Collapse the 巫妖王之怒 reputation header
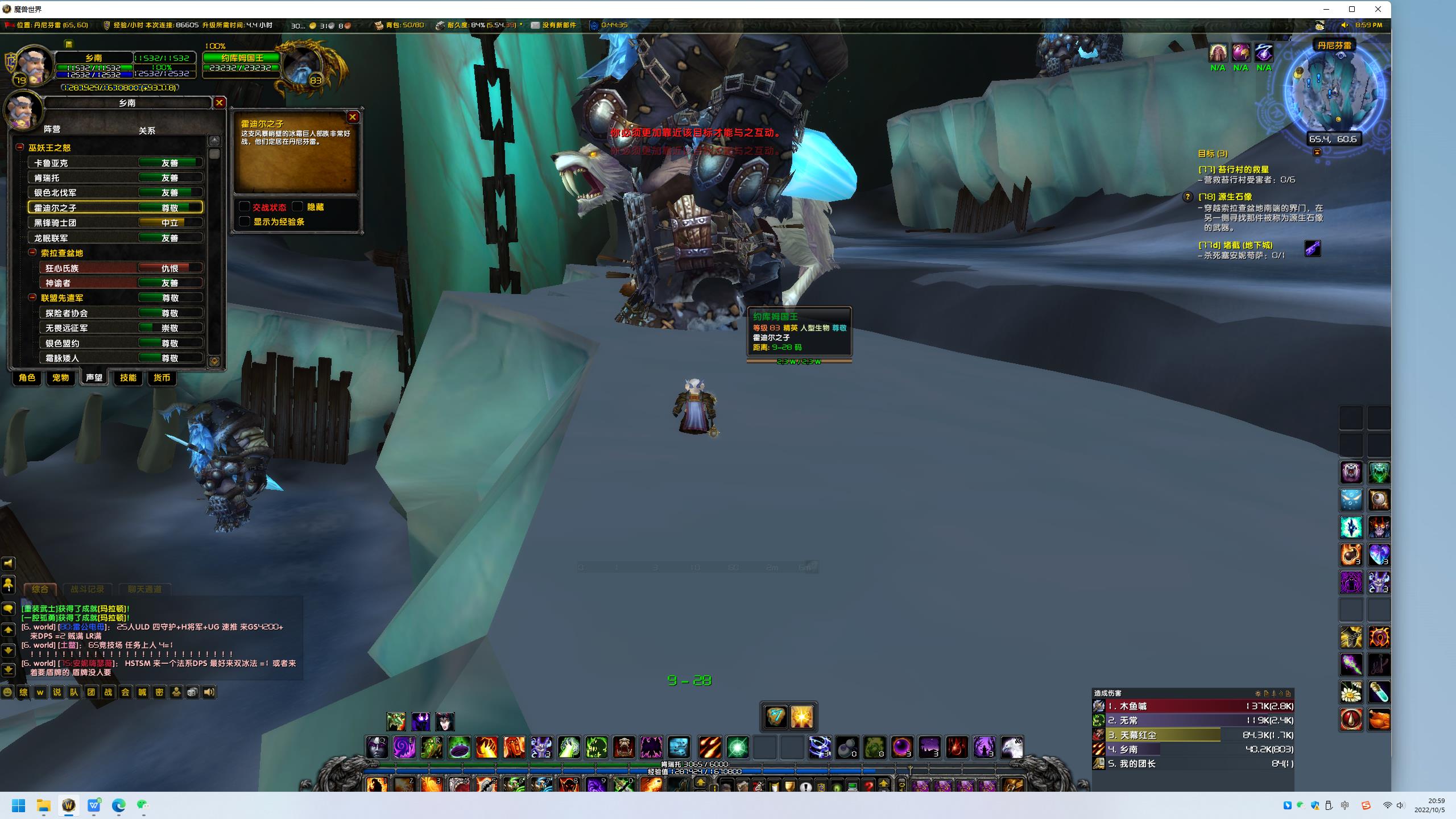This screenshot has height=819, width=1456. click(20, 147)
